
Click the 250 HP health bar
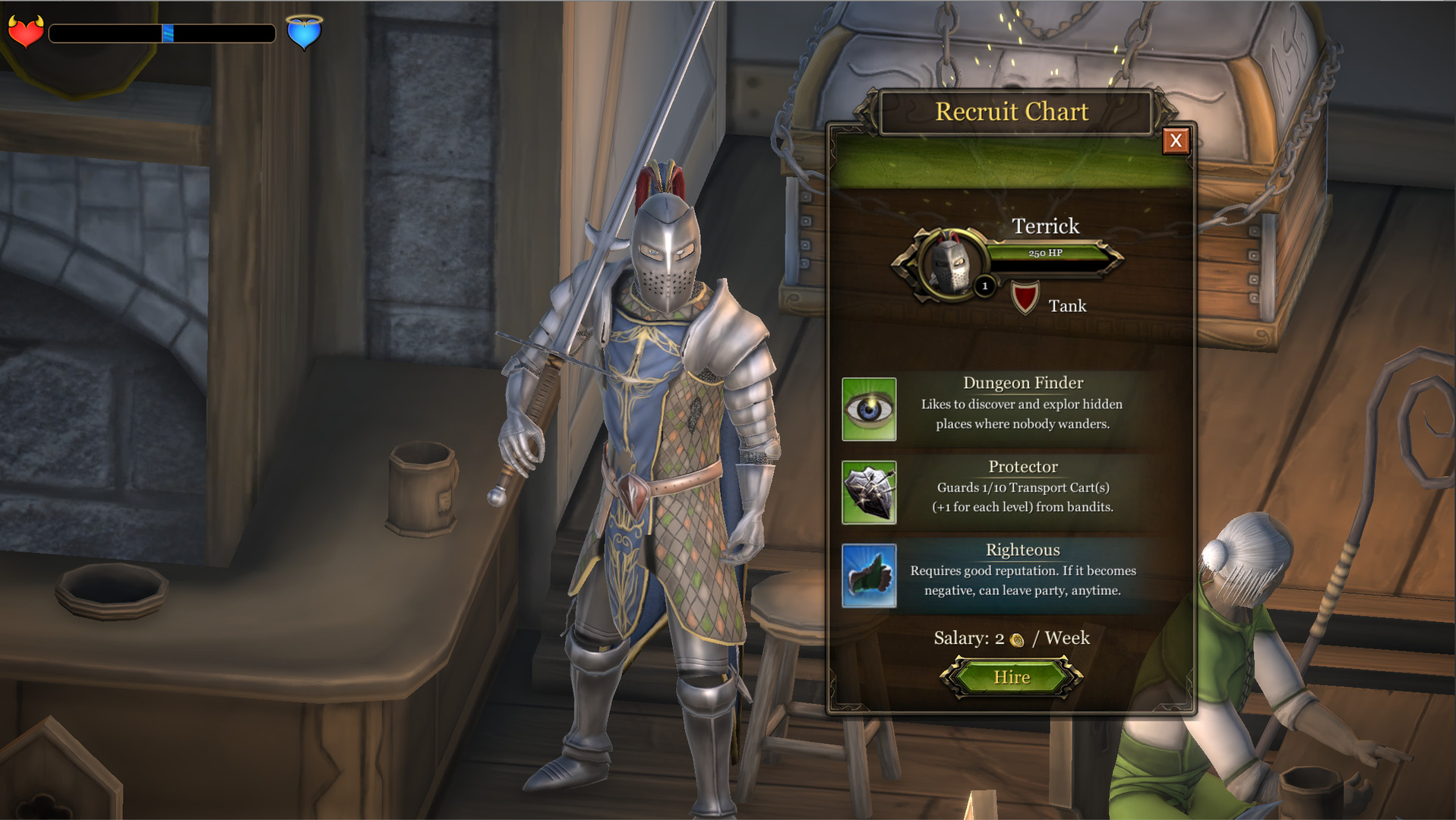click(x=1047, y=253)
